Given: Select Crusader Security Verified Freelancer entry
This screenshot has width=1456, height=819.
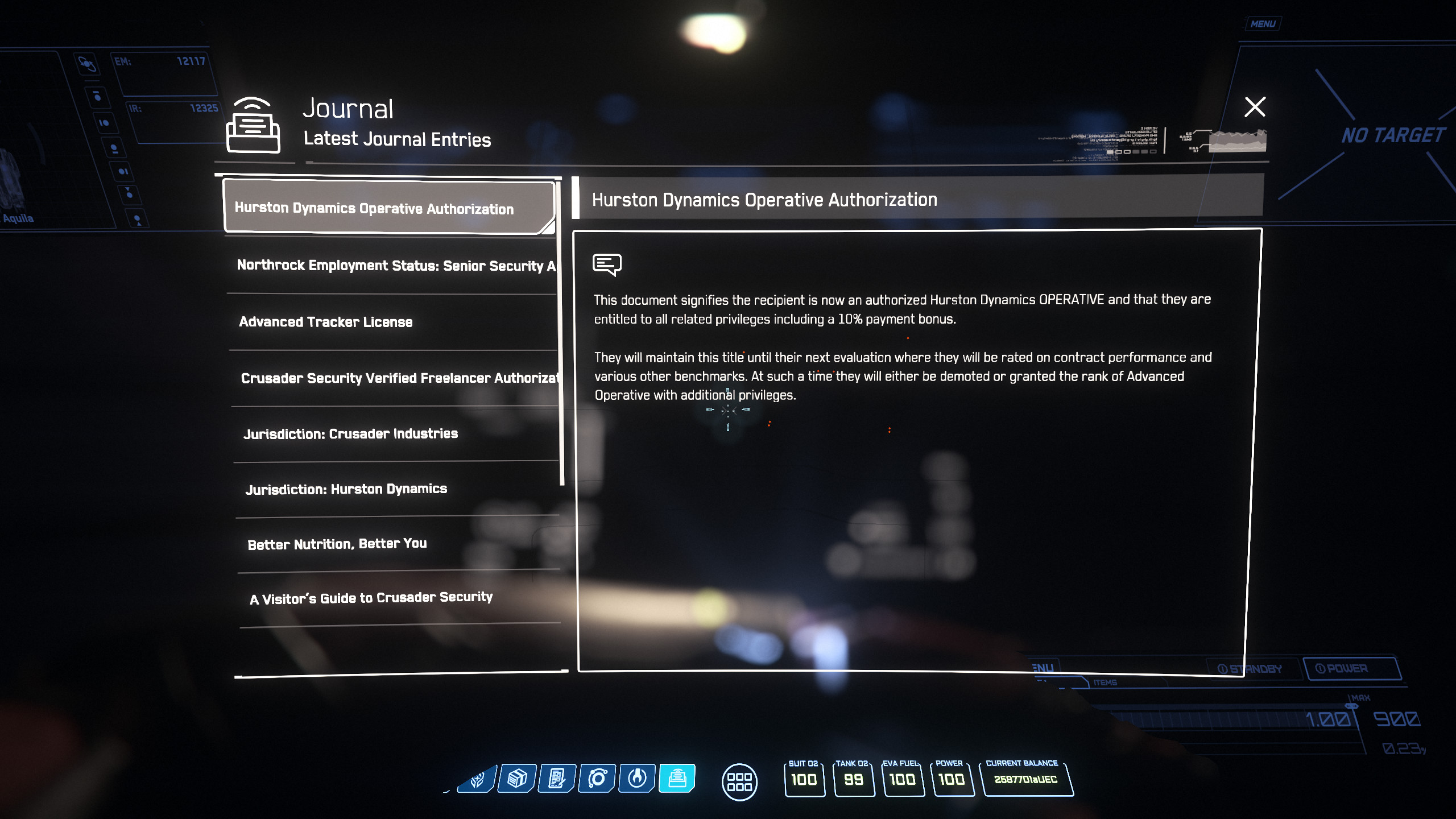Looking at the screenshot, I should click(x=398, y=378).
